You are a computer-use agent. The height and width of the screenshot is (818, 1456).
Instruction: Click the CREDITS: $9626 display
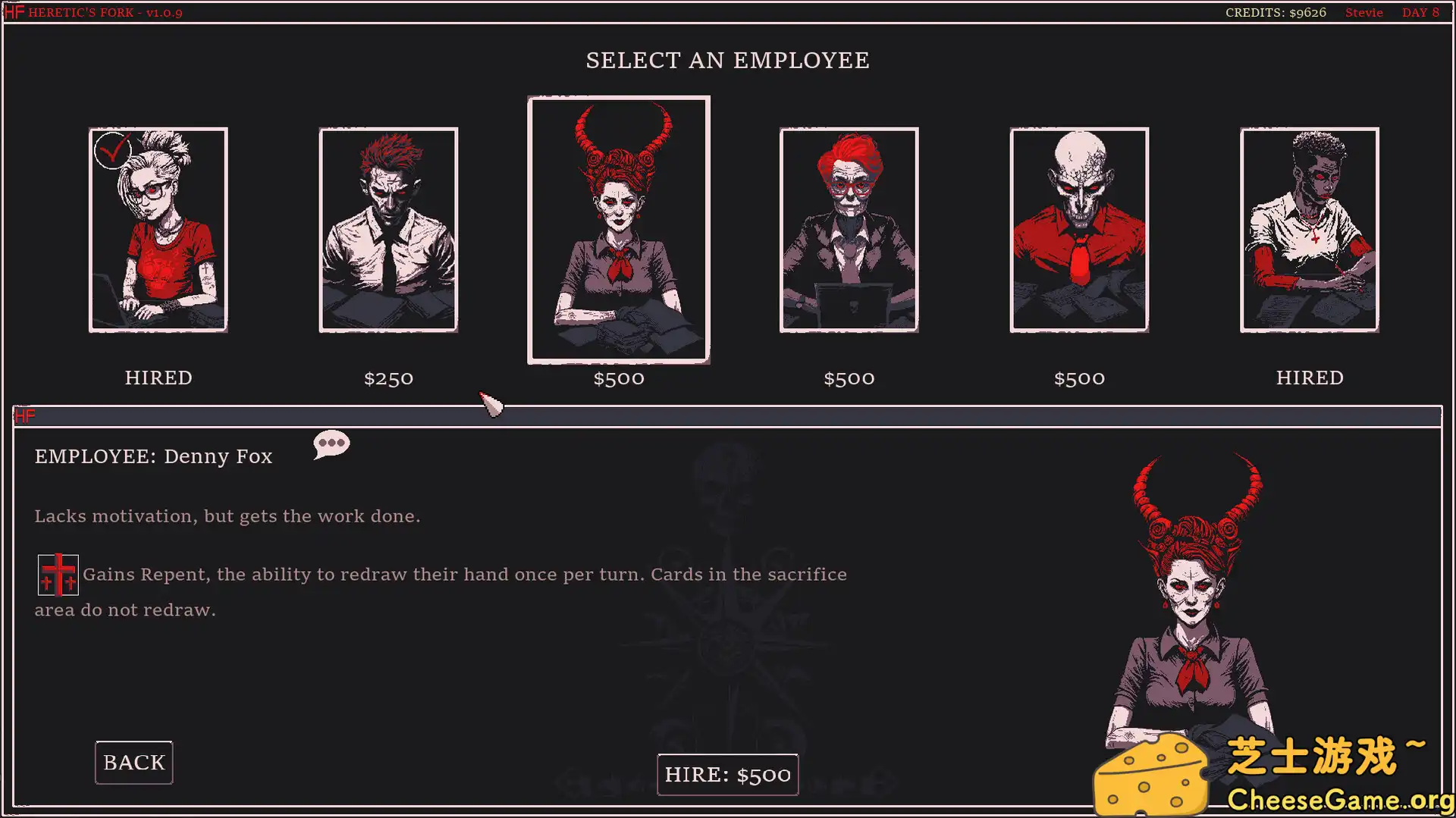tap(1276, 12)
